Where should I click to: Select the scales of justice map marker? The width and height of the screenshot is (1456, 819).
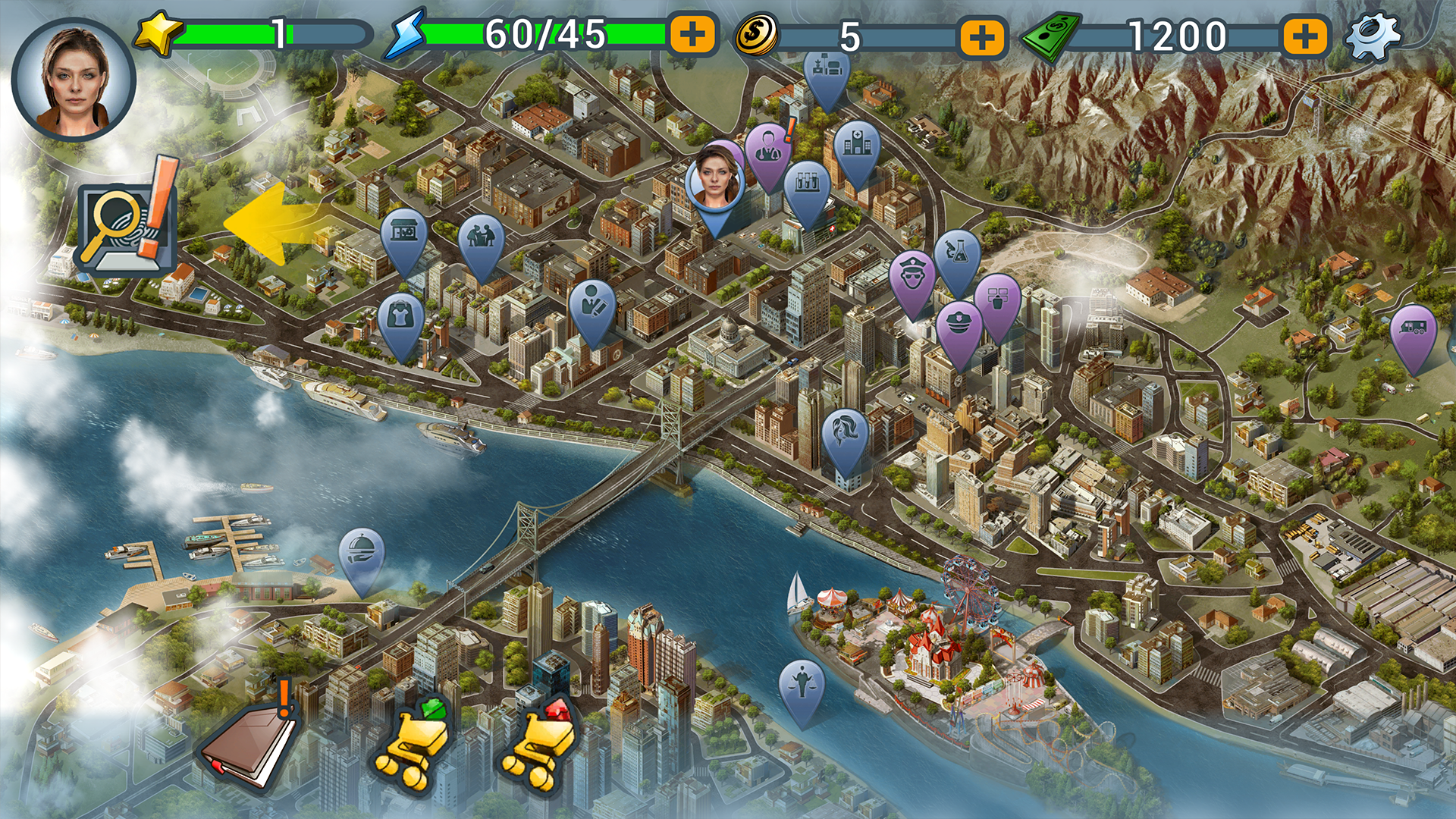pos(802,682)
